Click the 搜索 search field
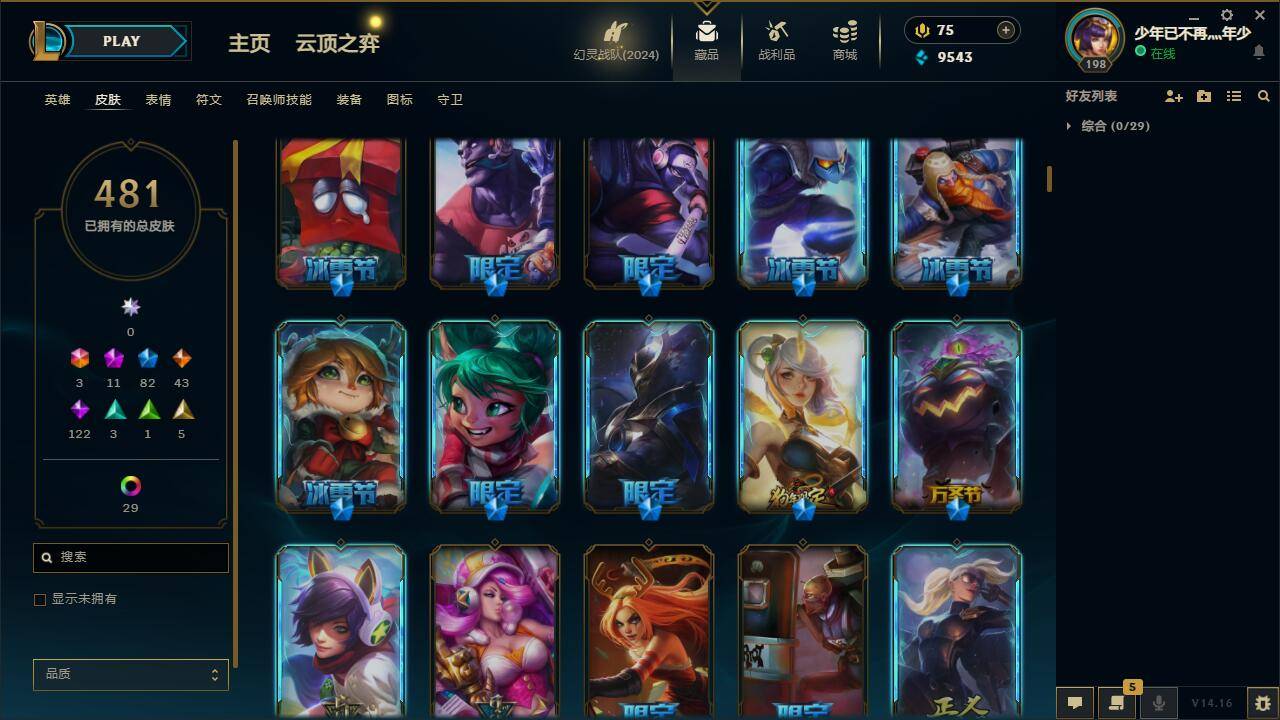The height and width of the screenshot is (720, 1280). click(130, 557)
